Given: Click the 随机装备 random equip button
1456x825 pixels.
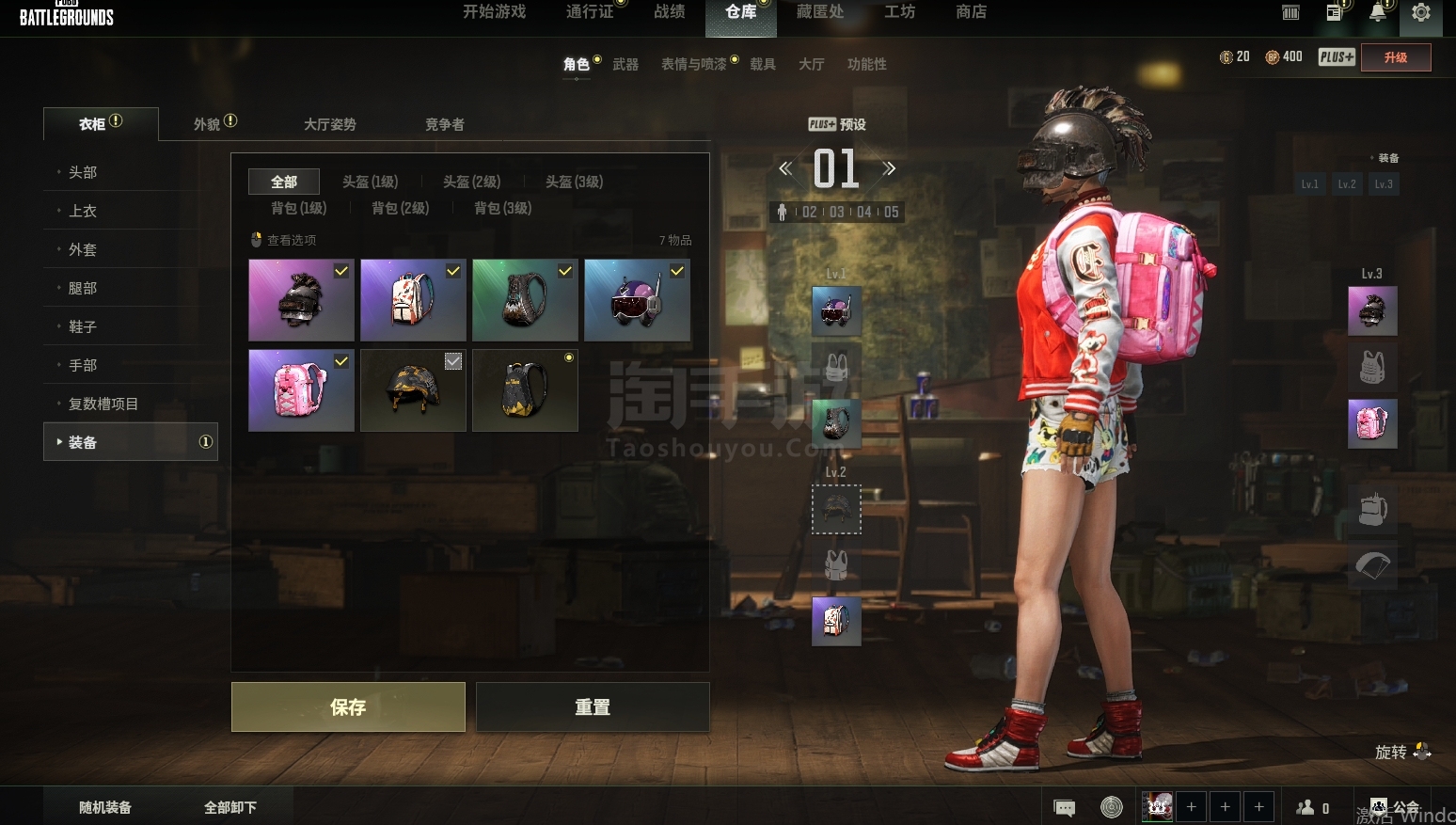Looking at the screenshot, I should click(105, 807).
